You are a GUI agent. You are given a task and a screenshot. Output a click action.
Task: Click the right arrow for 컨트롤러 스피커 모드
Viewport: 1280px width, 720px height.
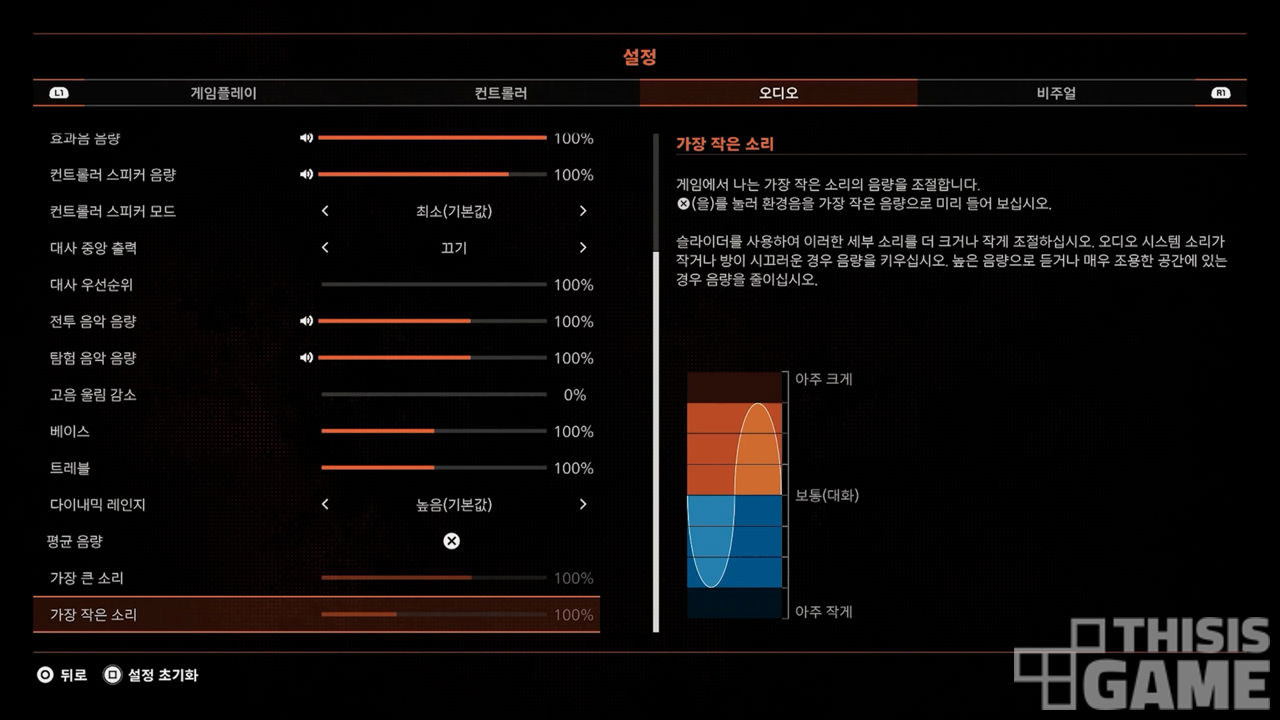(583, 211)
